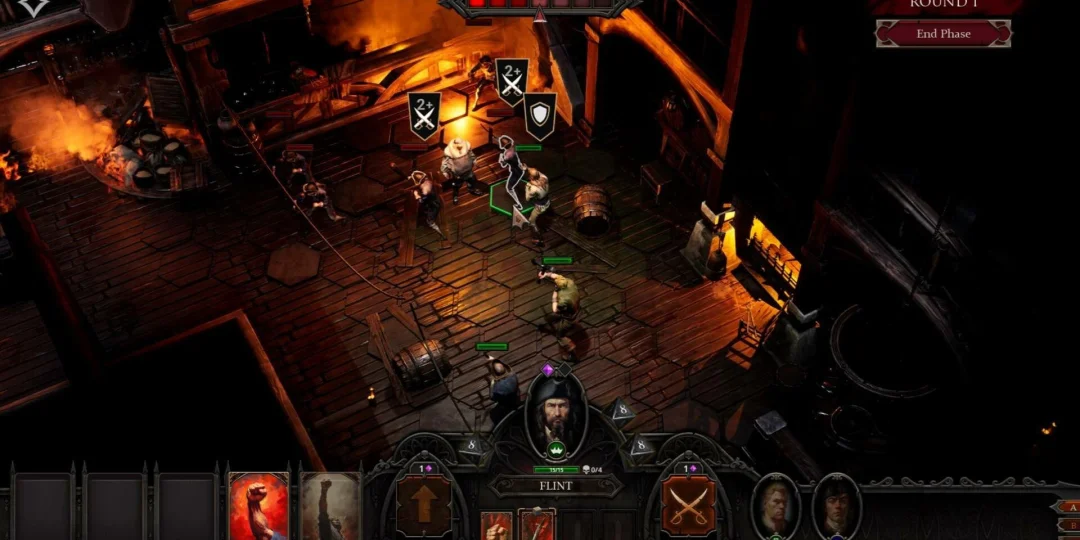Select the red raised-arm card

[x=259, y=507]
